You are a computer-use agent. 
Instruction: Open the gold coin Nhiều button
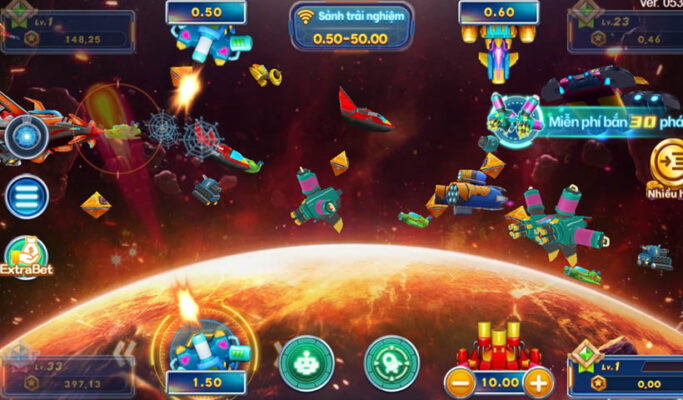point(667,162)
